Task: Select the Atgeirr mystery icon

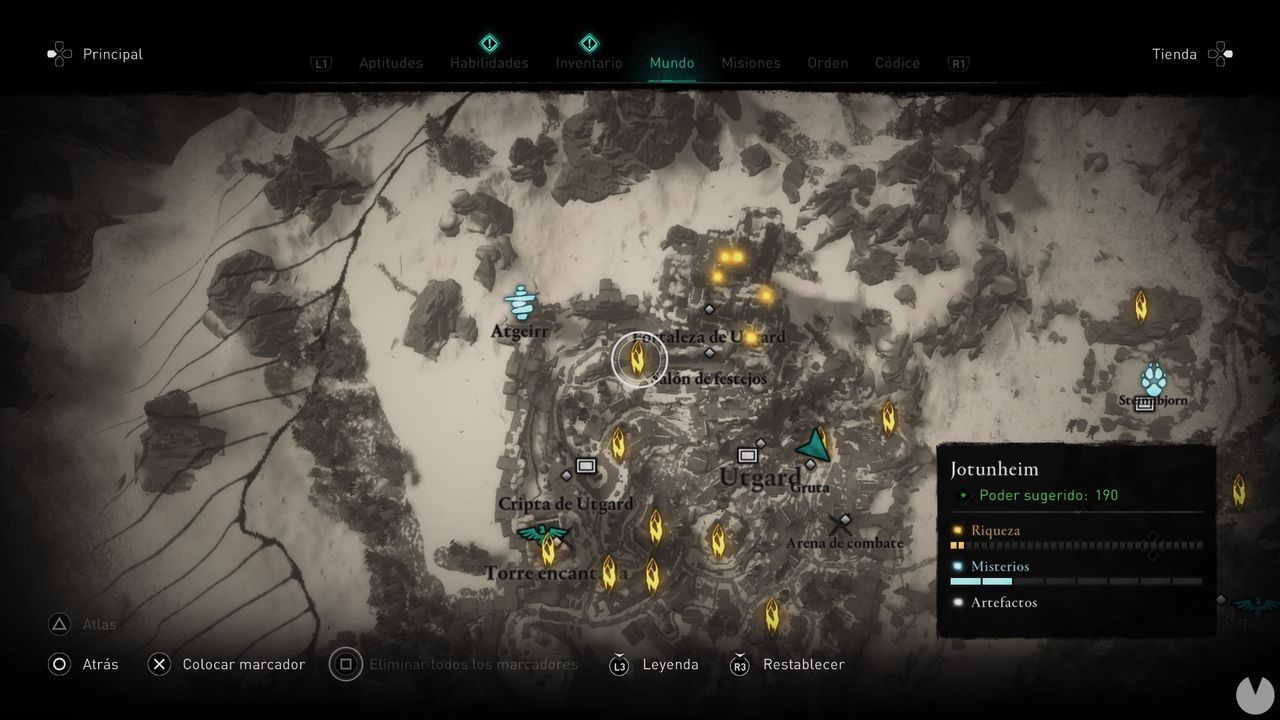Action: click(520, 302)
